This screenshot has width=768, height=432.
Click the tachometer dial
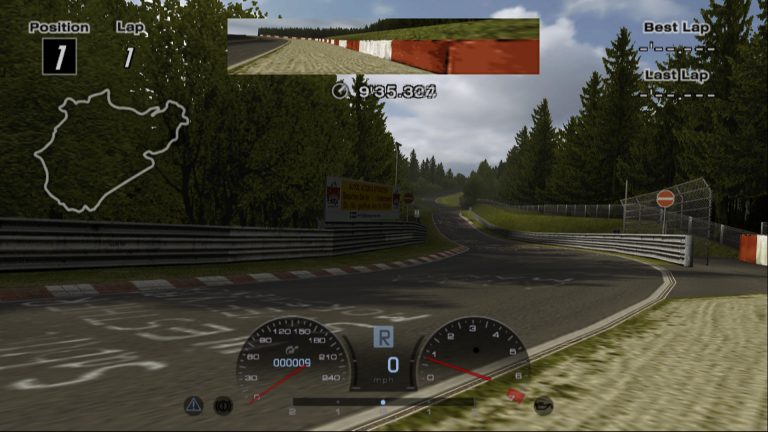(471, 358)
